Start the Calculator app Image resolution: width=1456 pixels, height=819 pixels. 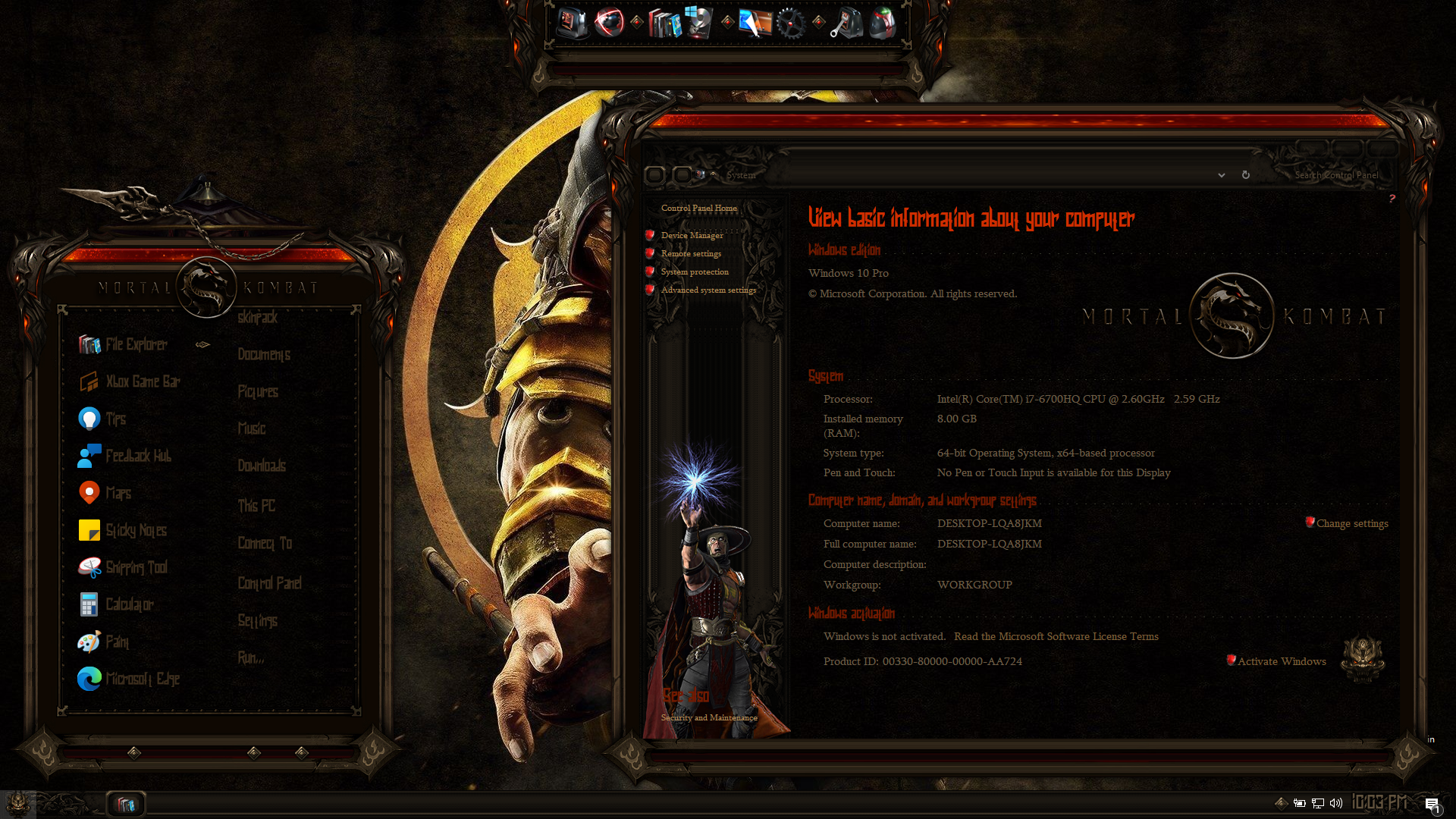pyautogui.click(x=129, y=605)
